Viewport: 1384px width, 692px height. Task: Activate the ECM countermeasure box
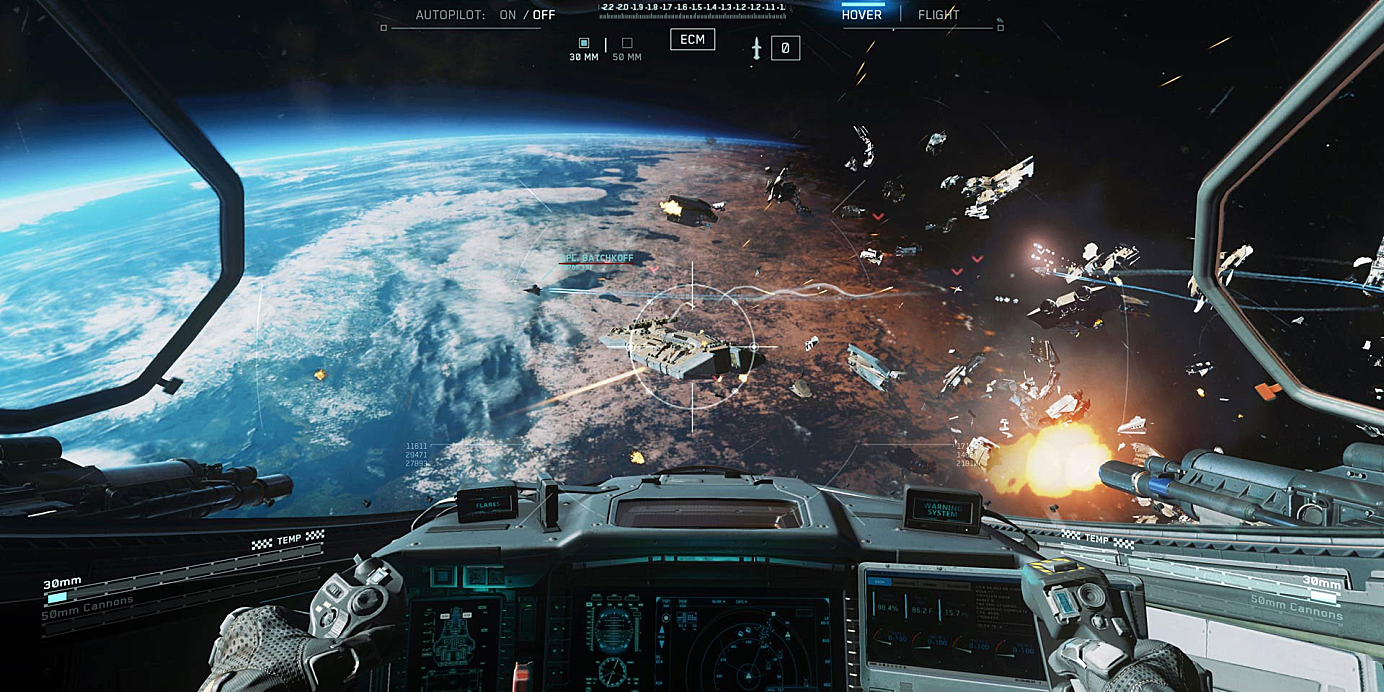pos(692,40)
